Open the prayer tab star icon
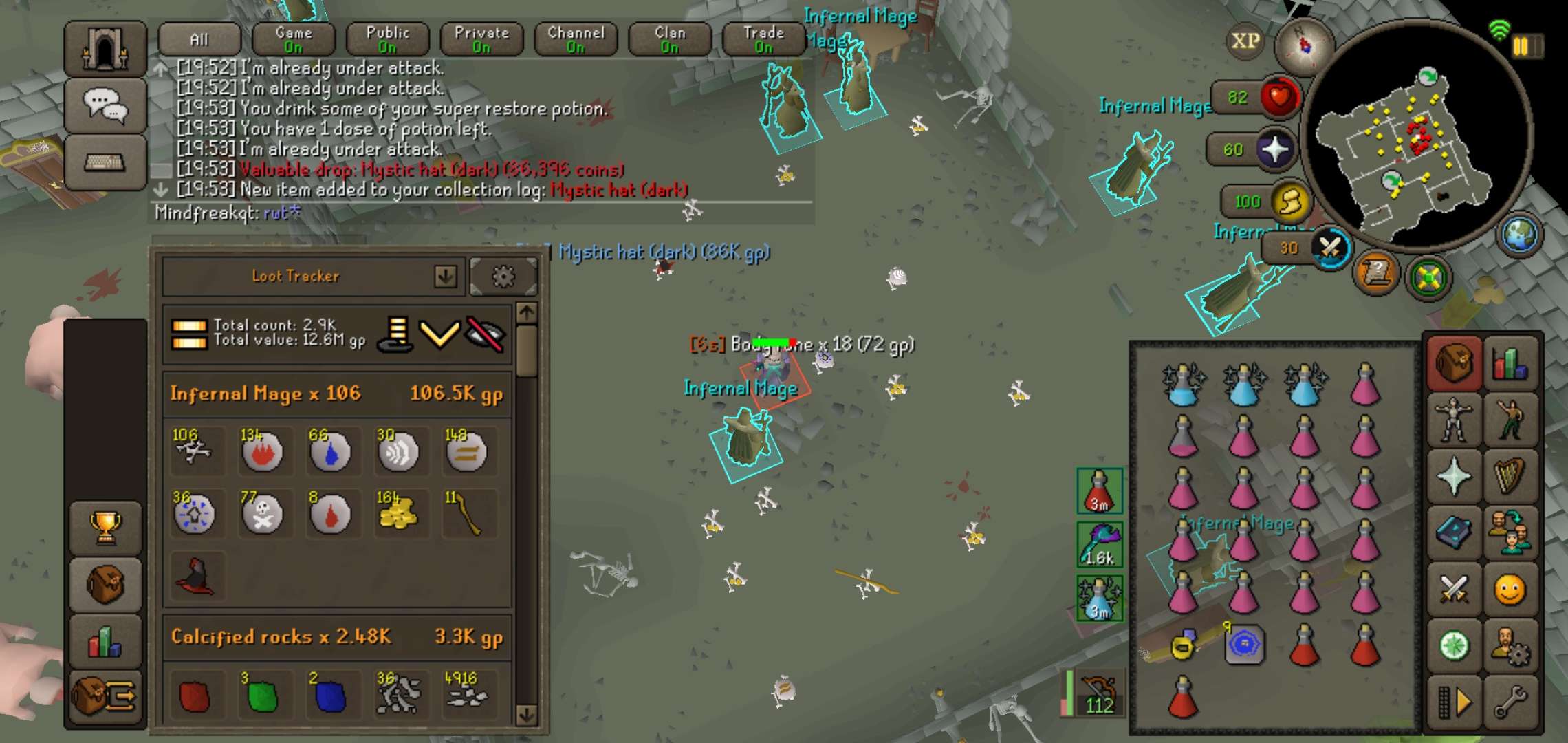Screen dimensions: 1568x743 [1454, 476]
